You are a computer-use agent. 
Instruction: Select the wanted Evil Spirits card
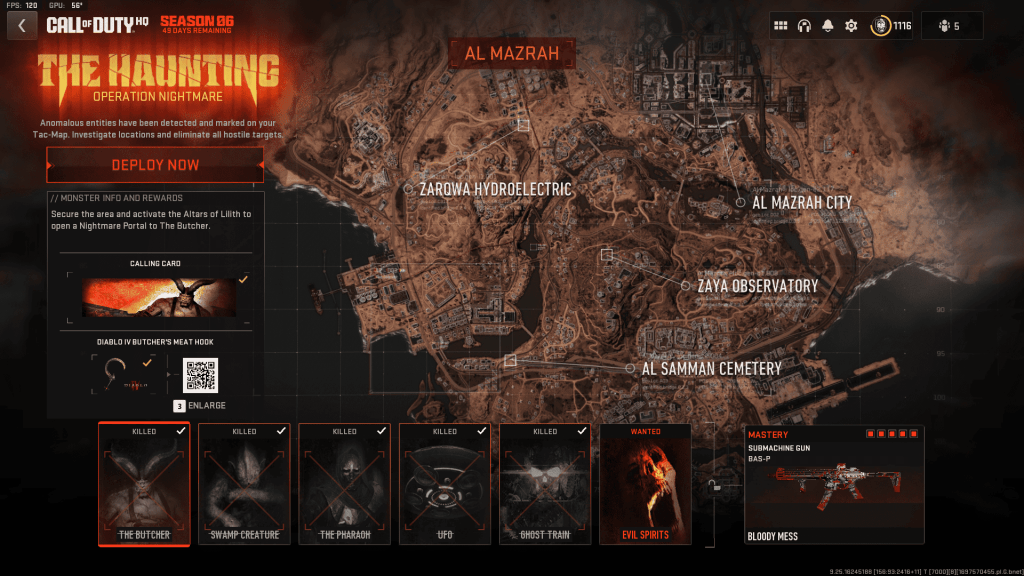pyautogui.click(x=645, y=484)
